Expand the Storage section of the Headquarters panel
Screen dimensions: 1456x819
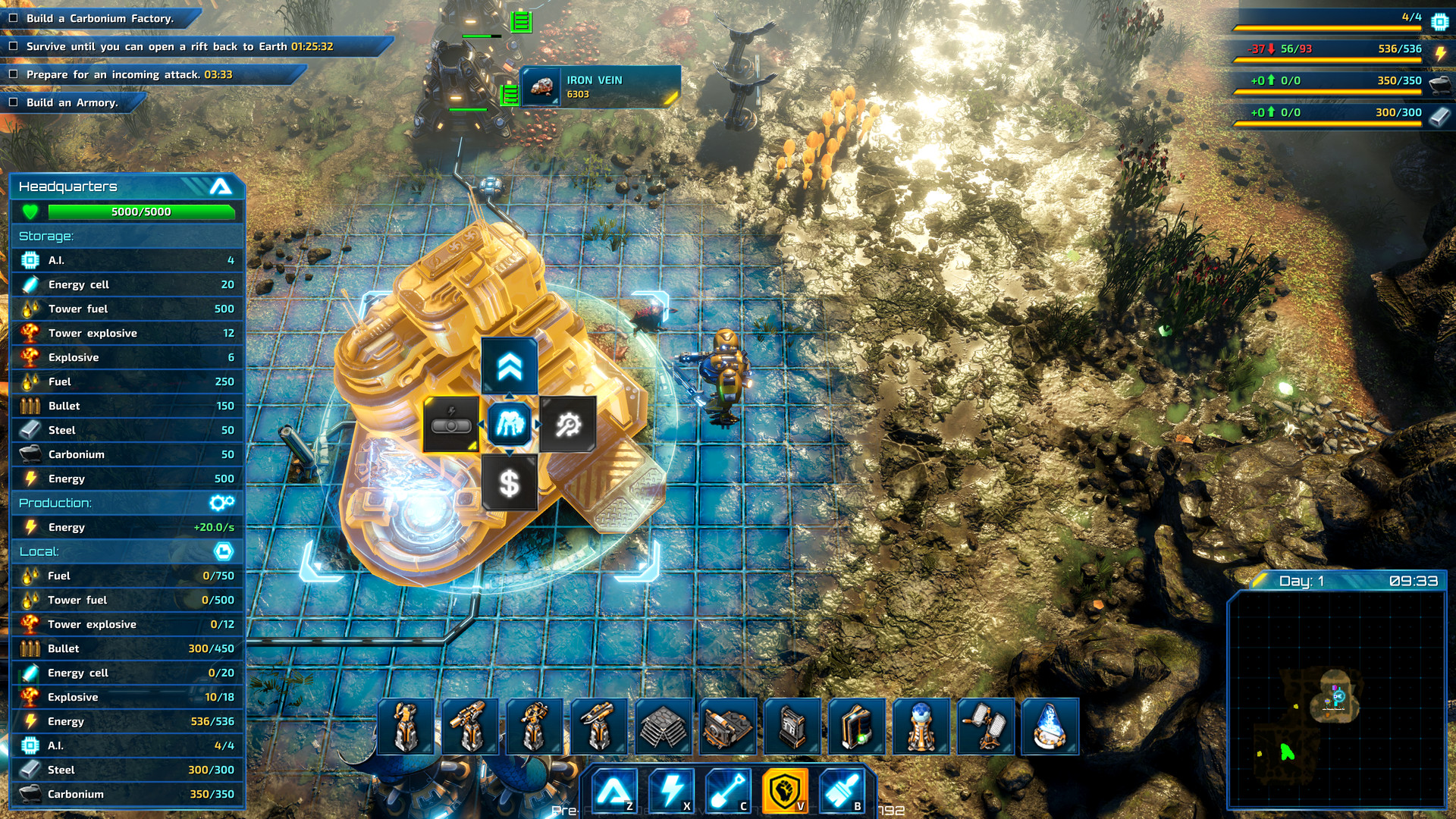(x=127, y=236)
